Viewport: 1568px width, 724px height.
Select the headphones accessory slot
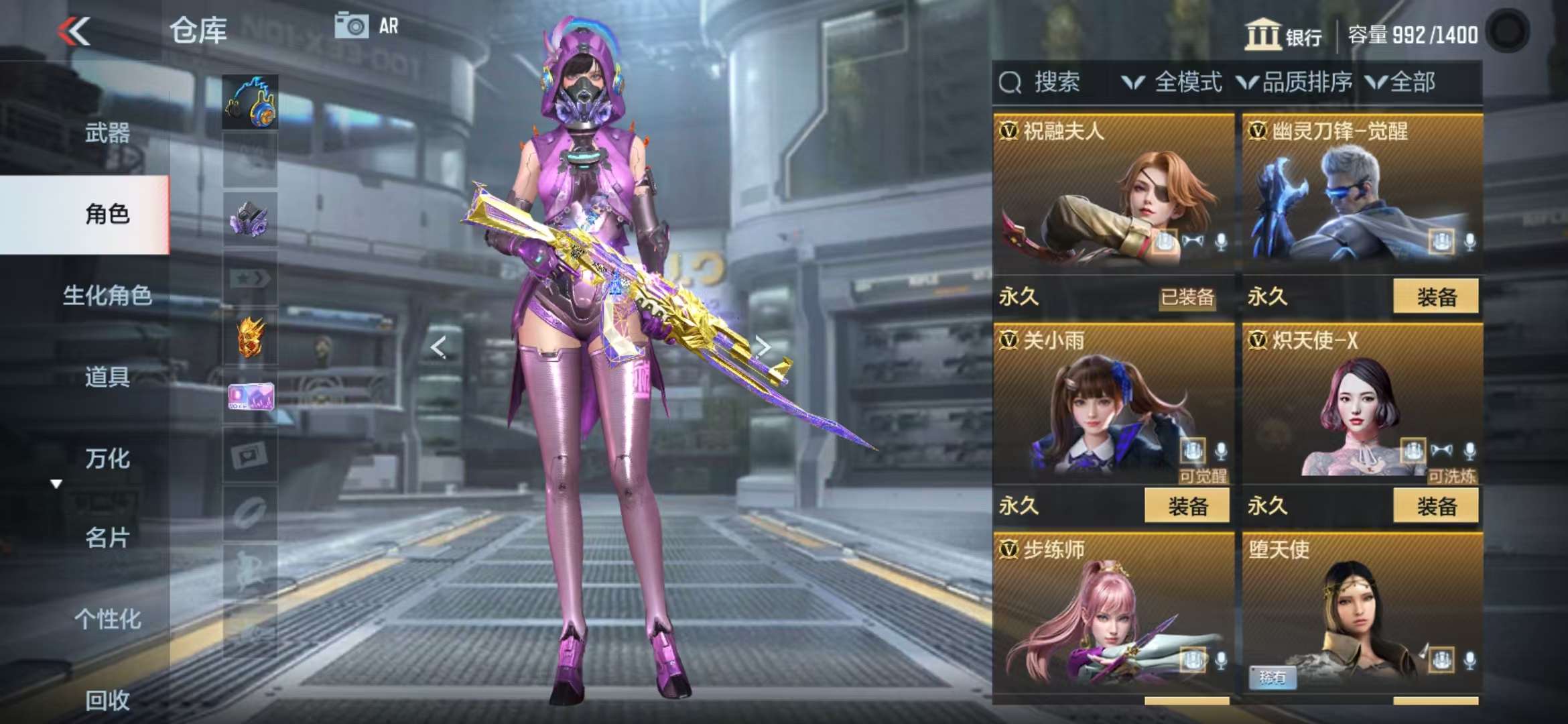point(250,103)
